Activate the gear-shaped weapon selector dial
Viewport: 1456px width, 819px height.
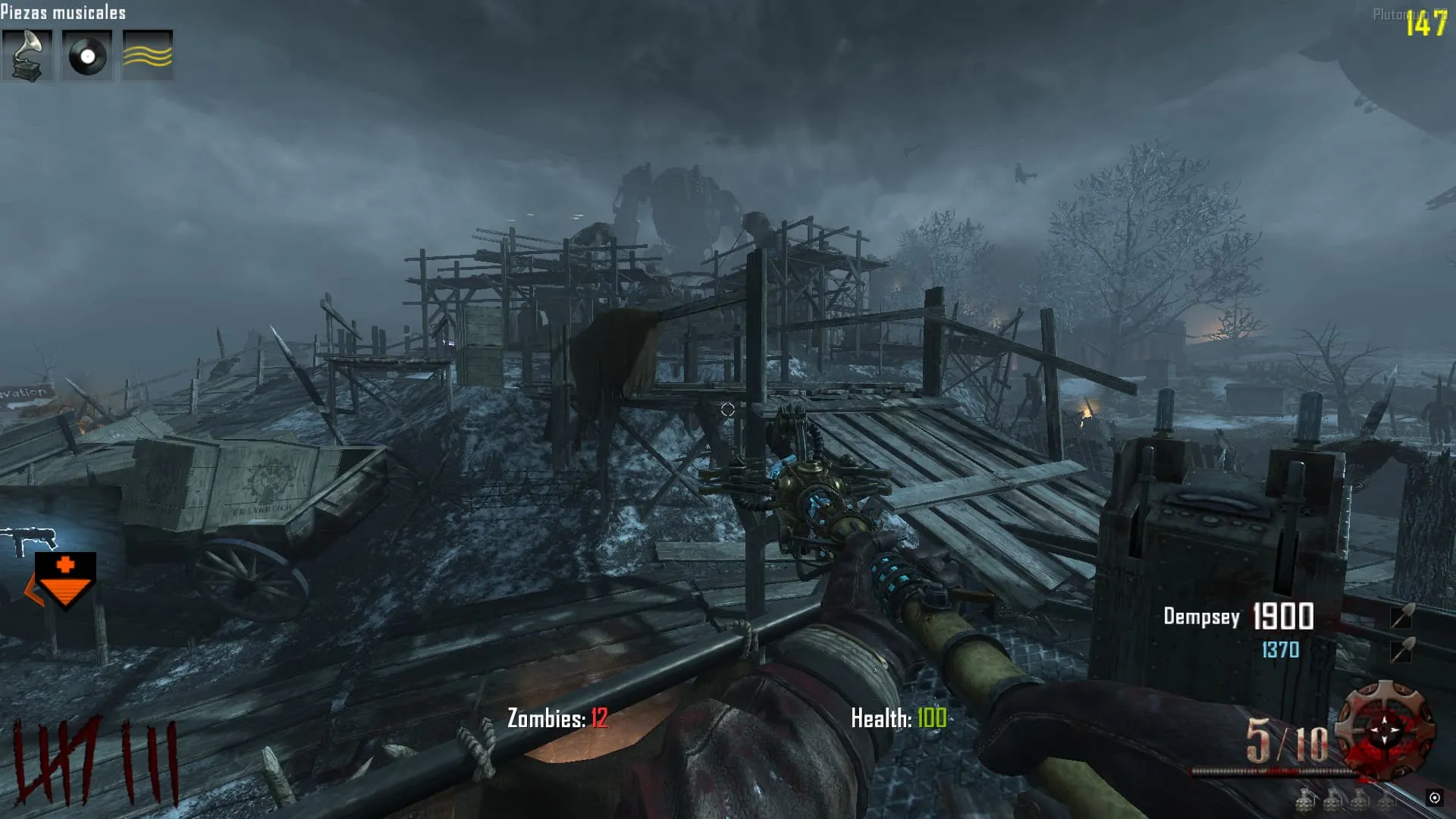(1385, 730)
